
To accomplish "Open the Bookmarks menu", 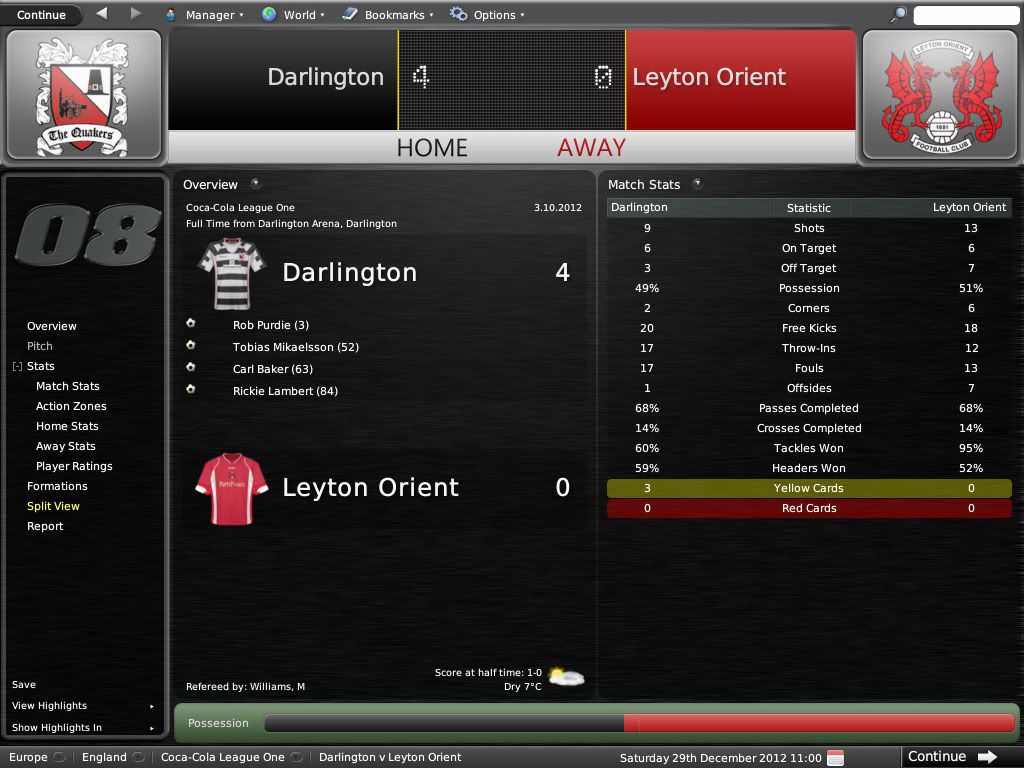I will pos(387,15).
